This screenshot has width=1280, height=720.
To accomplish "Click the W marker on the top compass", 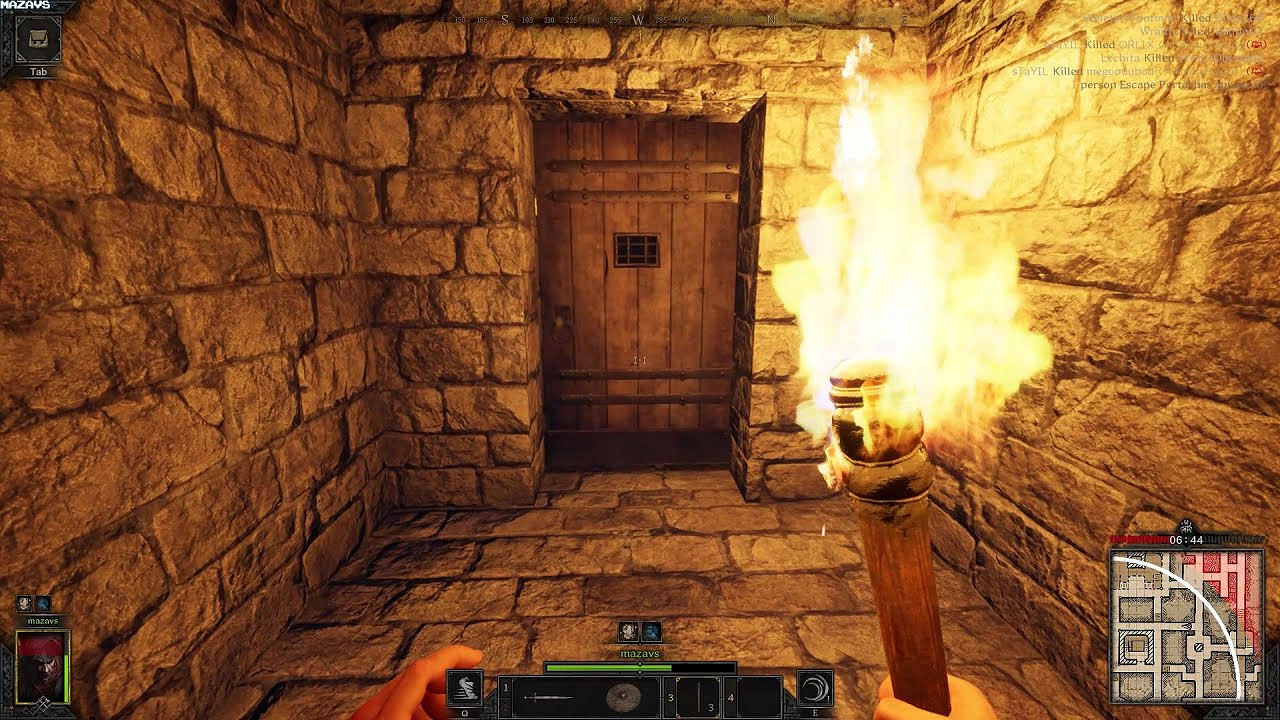I will (637, 17).
